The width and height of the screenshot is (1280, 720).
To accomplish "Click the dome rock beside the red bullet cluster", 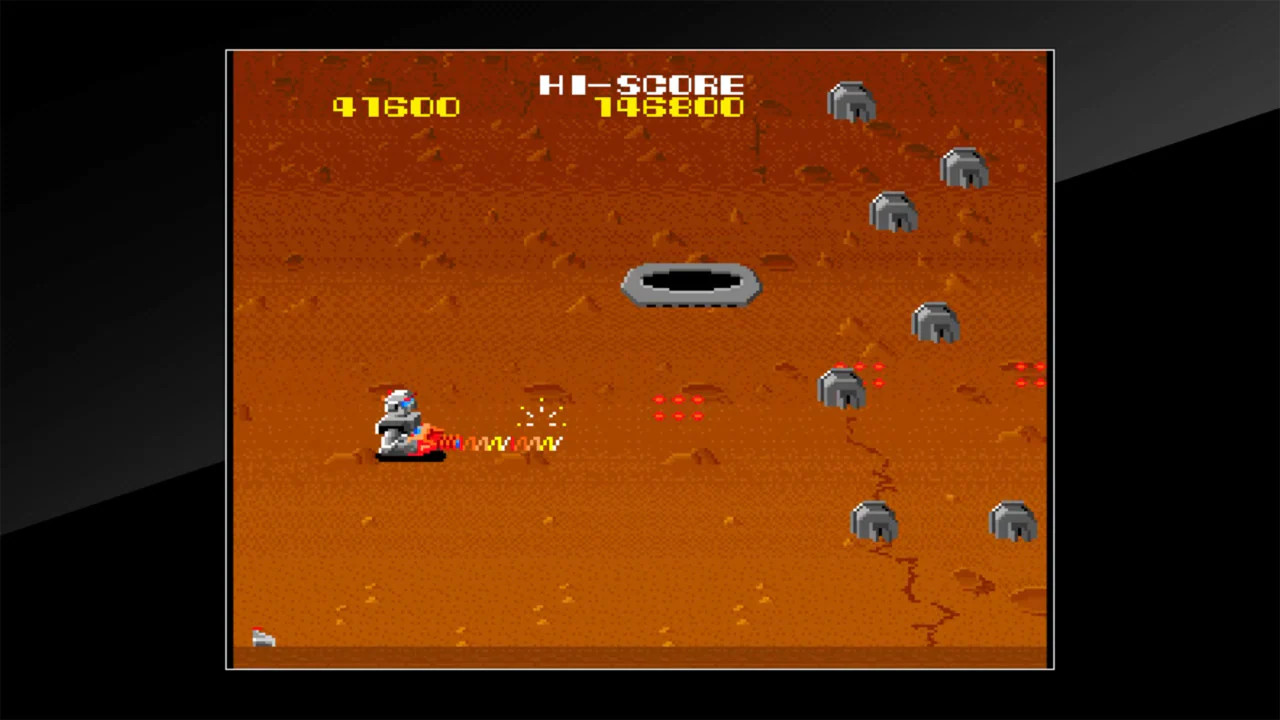I will pyautogui.click(x=843, y=388).
